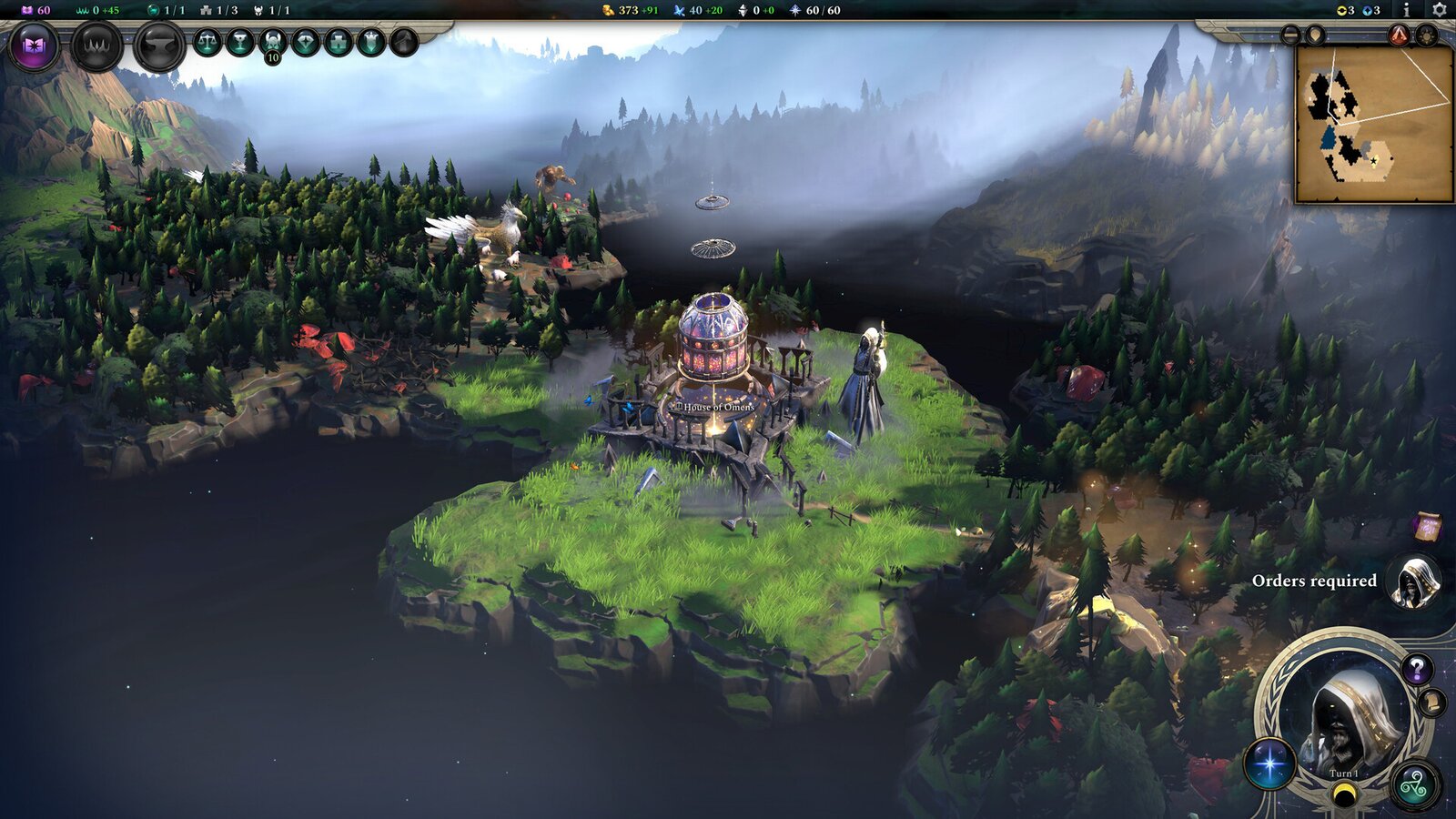Open diplomacy via the scales icon

coord(209,42)
